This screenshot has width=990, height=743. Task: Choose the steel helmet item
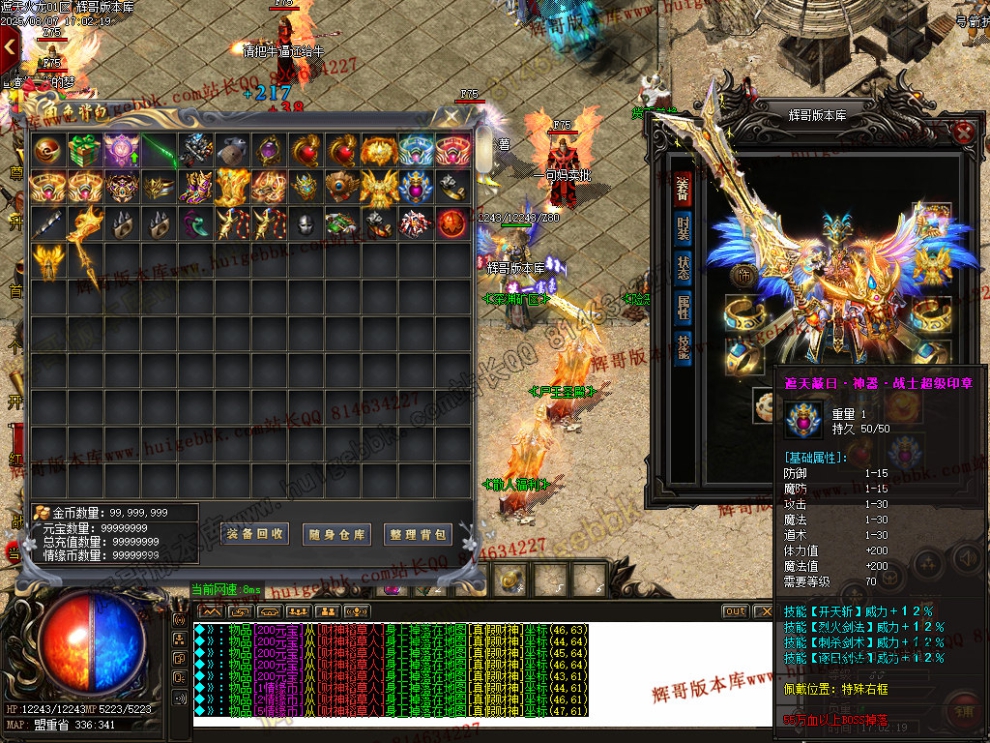pos(306,224)
